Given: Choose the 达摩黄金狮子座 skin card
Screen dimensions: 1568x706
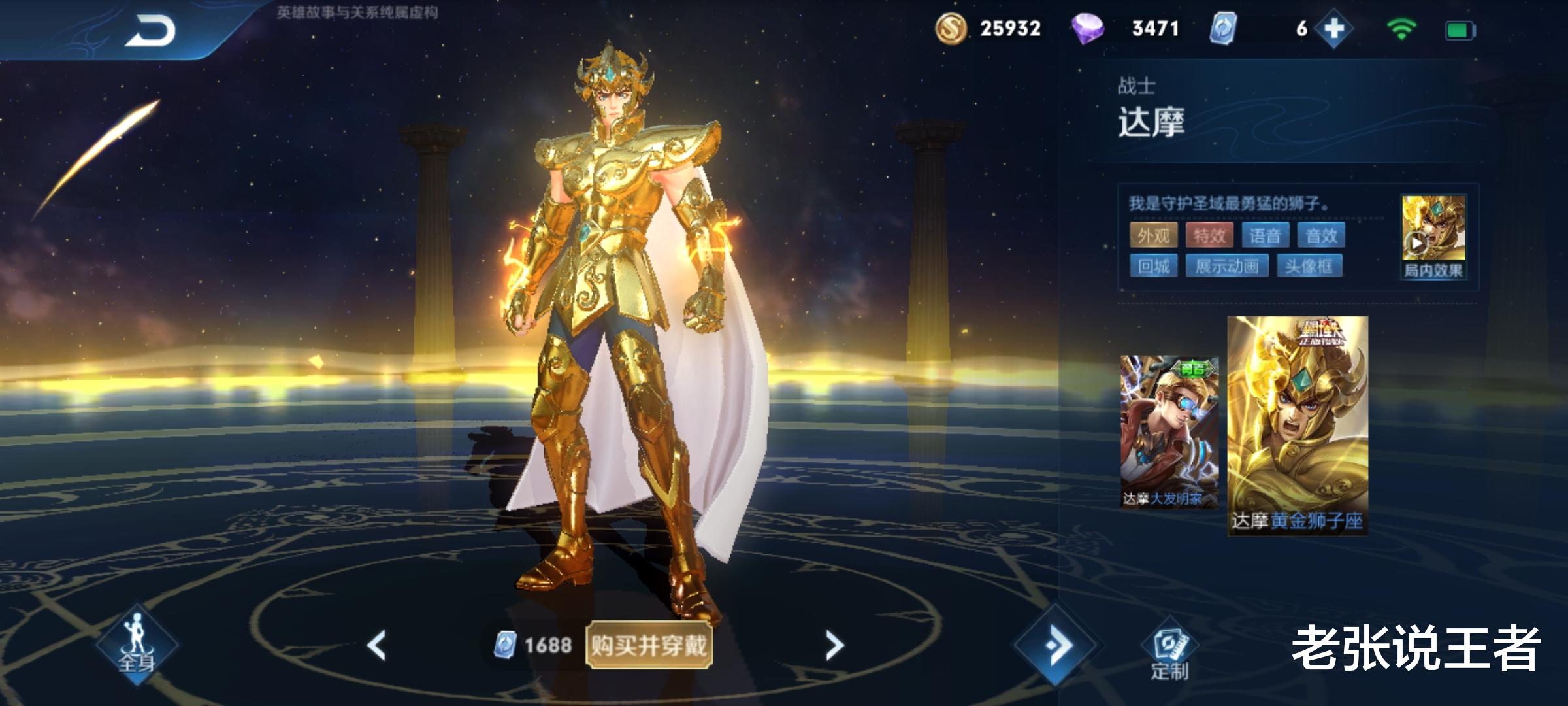Looking at the screenshot, I should click(1297, 425).
